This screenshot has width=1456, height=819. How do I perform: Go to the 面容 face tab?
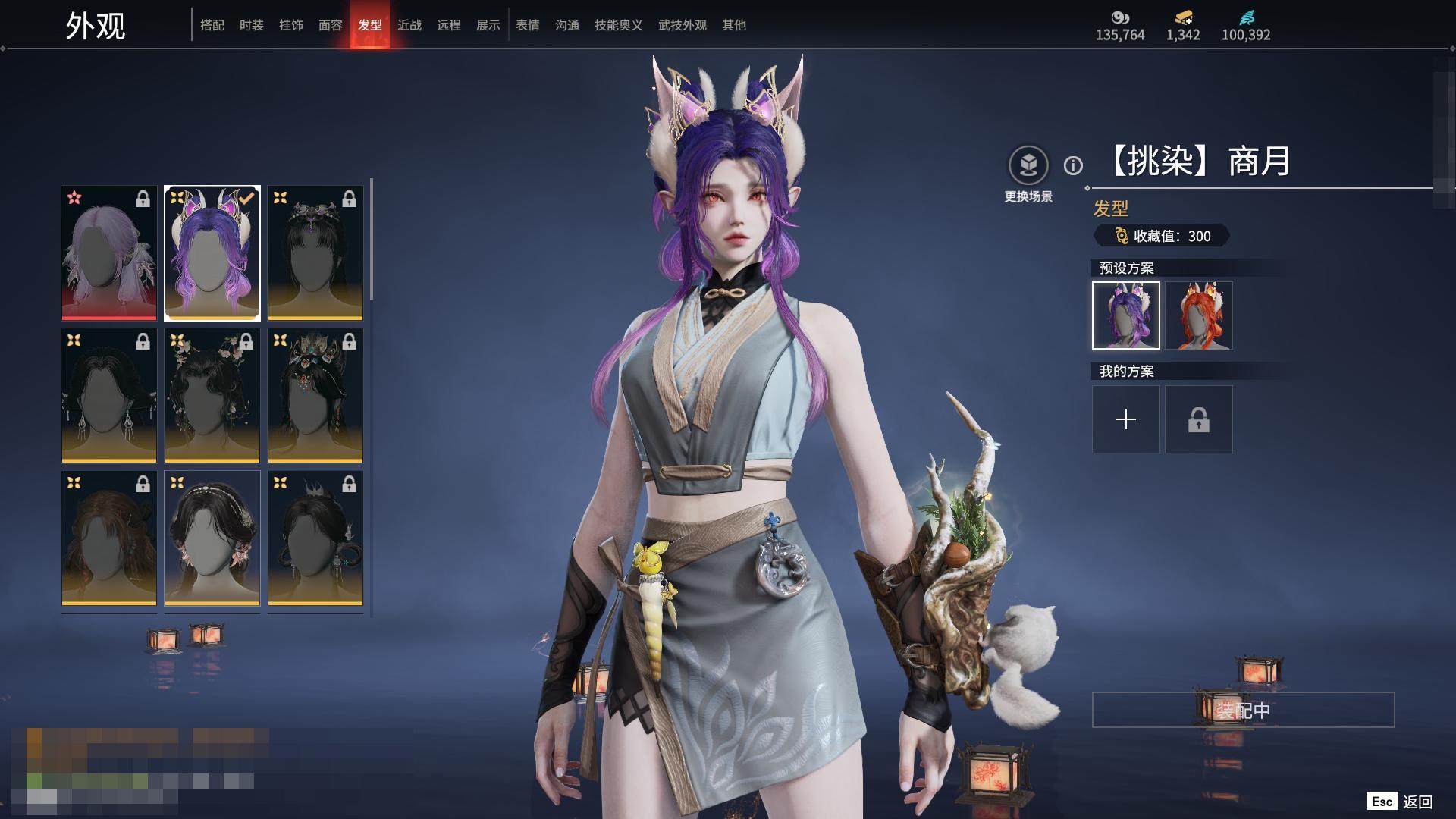331,25
